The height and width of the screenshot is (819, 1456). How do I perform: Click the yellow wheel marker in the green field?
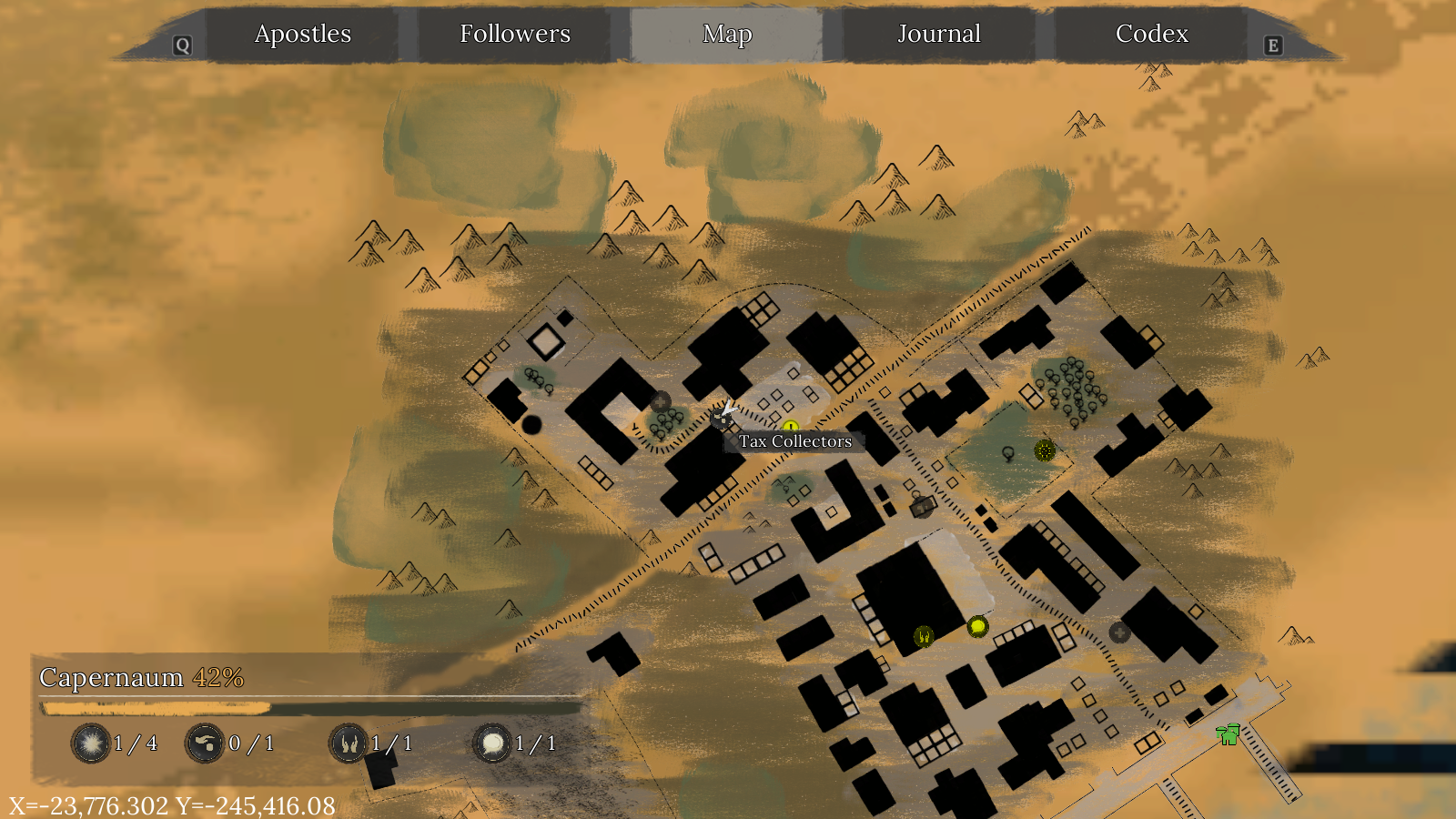pos(1045,450)
